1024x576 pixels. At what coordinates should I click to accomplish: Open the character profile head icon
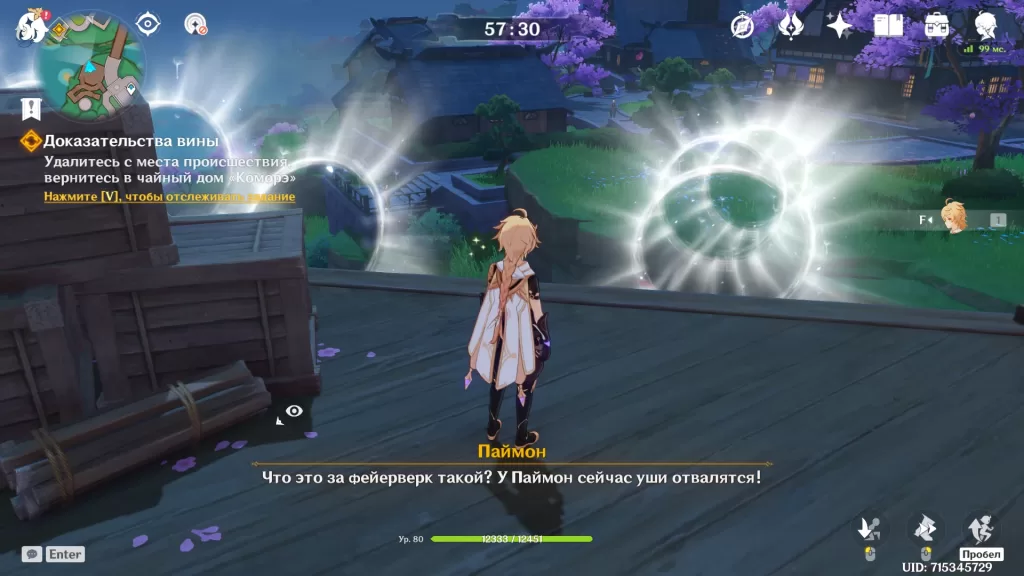click(x=986, y=25)
